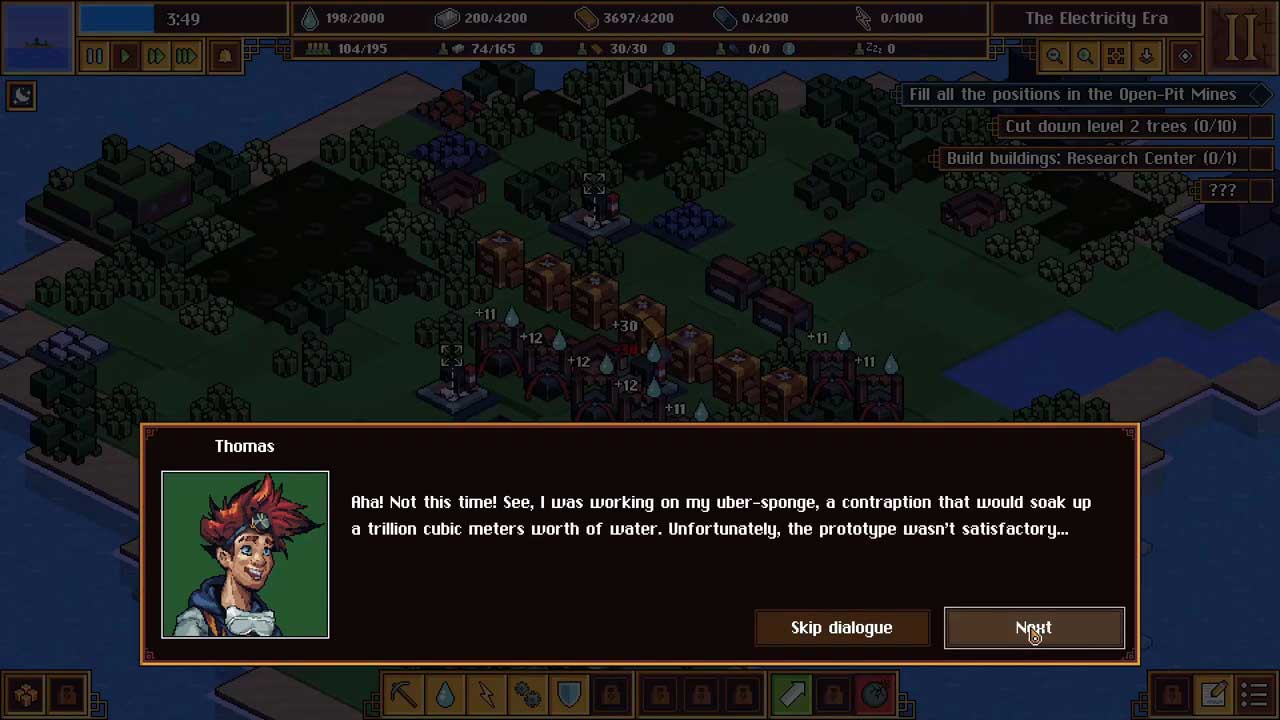Open the pause menu with the large pause button
Image resolution: width=1280 pixels, height=720 pixels.
[1241, 36]
